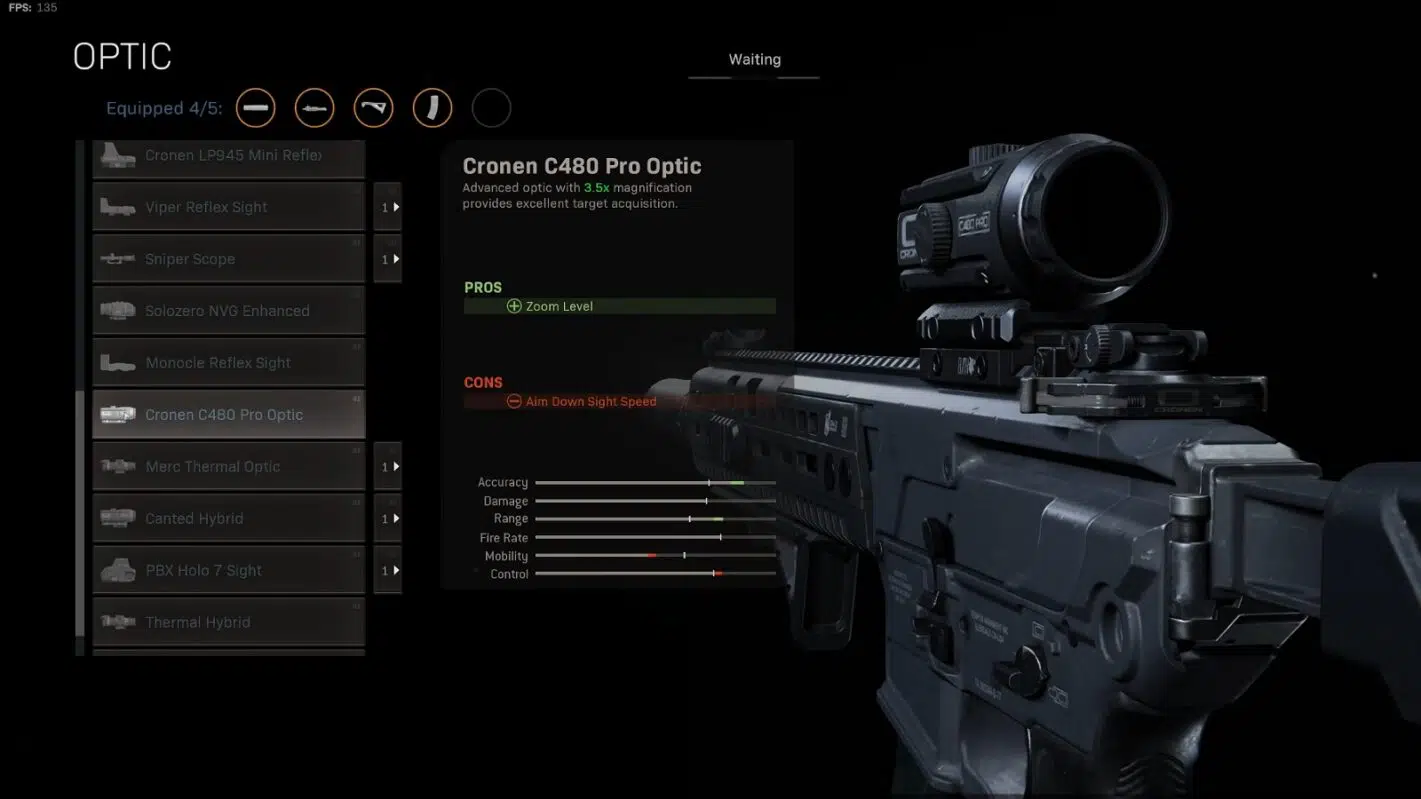Select the Cronen LP945 Mini Reflex optic
1421x799 pixels.
(229, 157)
